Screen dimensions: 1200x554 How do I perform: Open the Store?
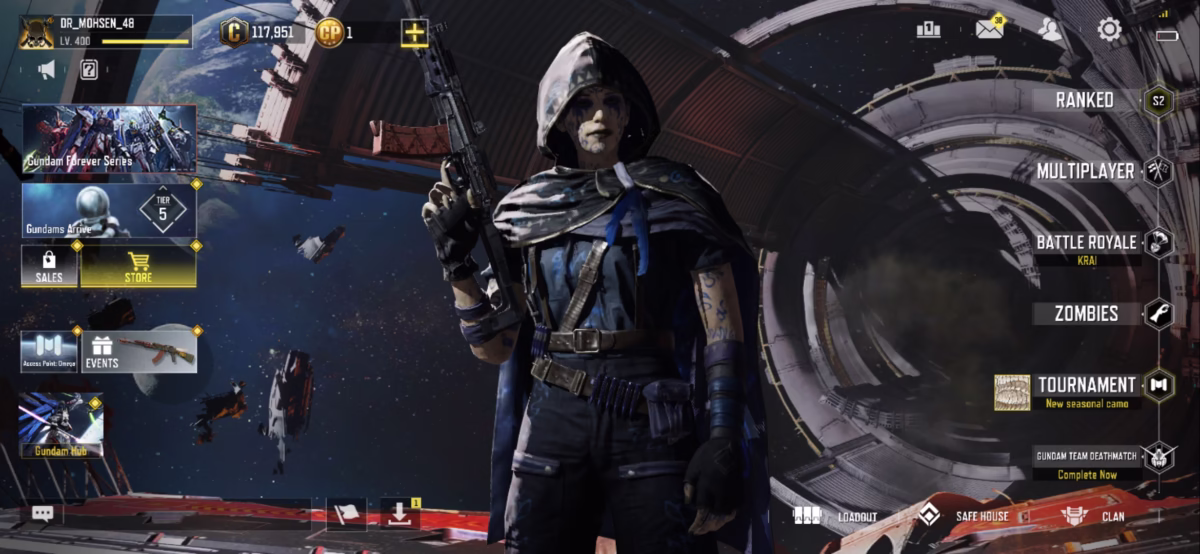[x=138, y=266]
